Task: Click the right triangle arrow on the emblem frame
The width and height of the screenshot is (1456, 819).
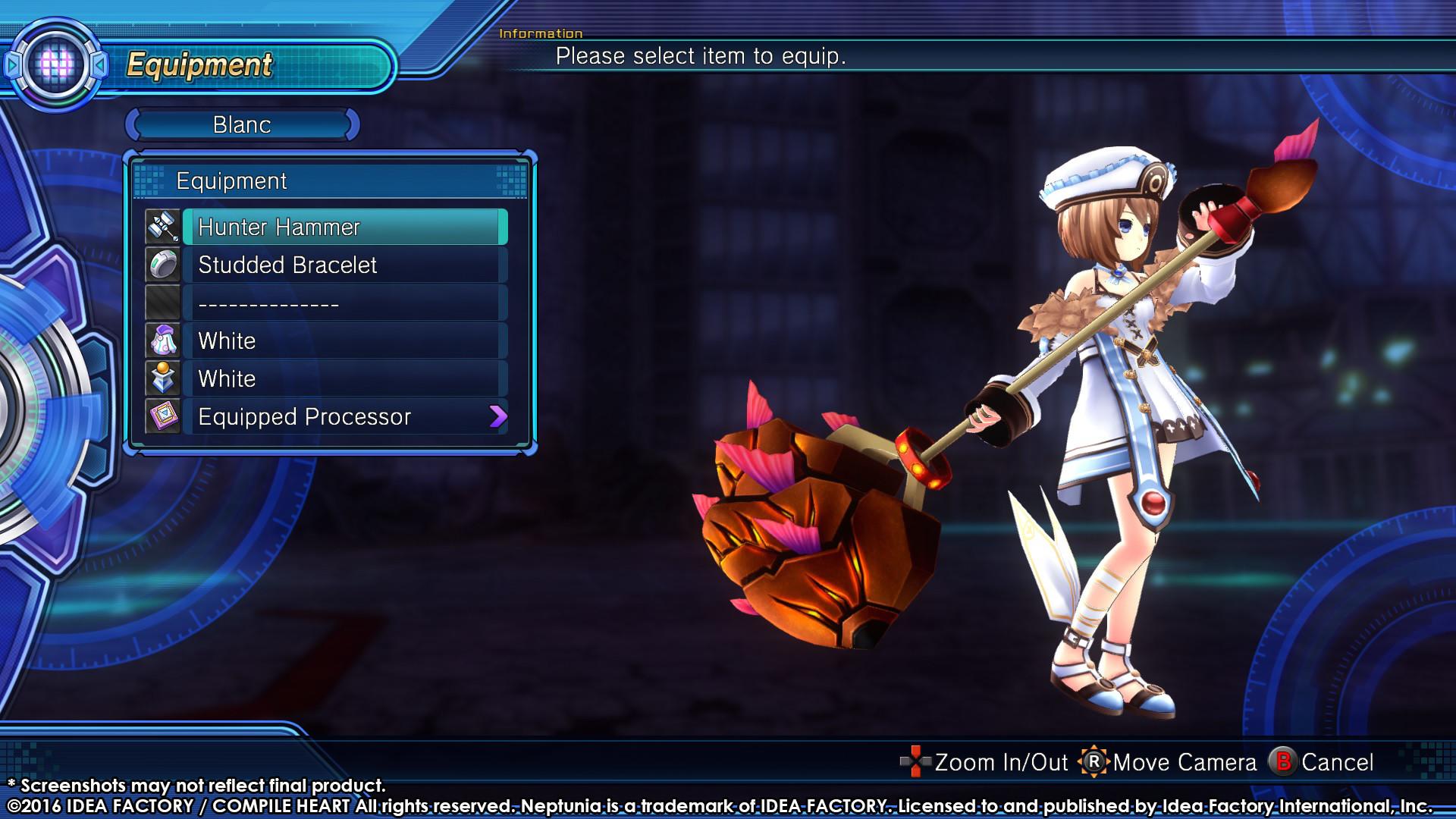Action: click(101, 64)
